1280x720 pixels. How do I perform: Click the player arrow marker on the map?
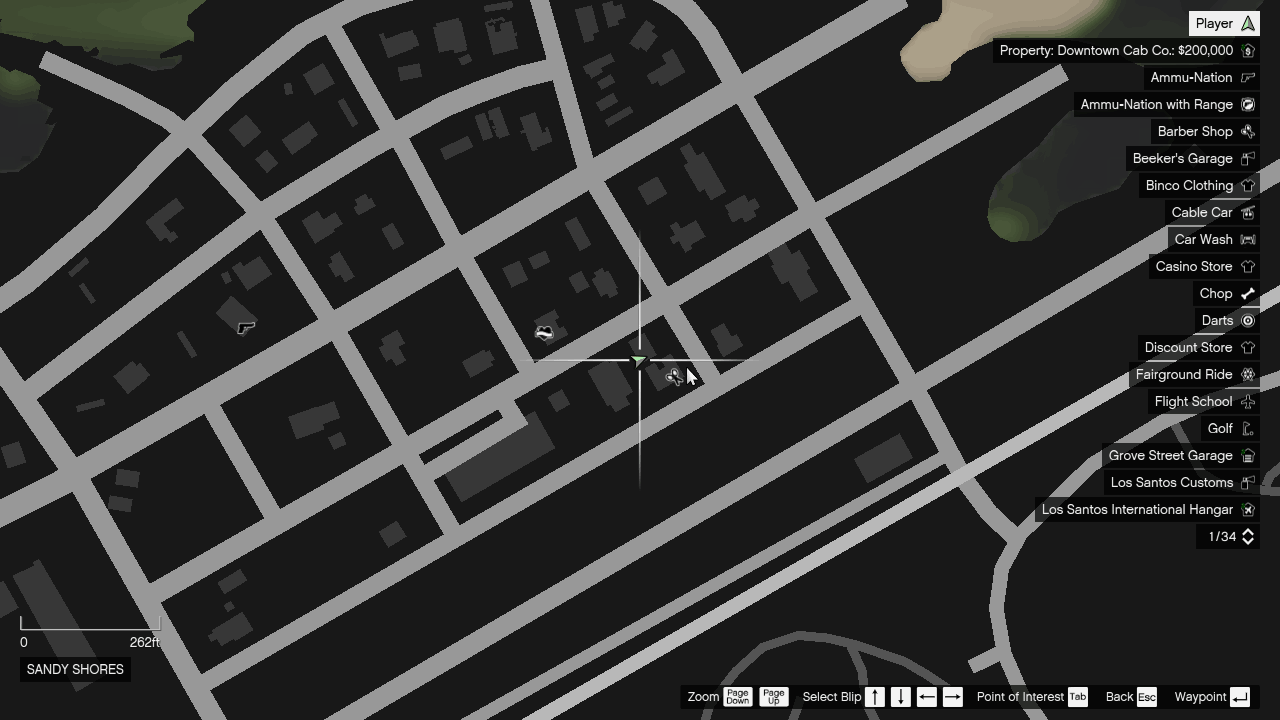(x=638, y=360)
